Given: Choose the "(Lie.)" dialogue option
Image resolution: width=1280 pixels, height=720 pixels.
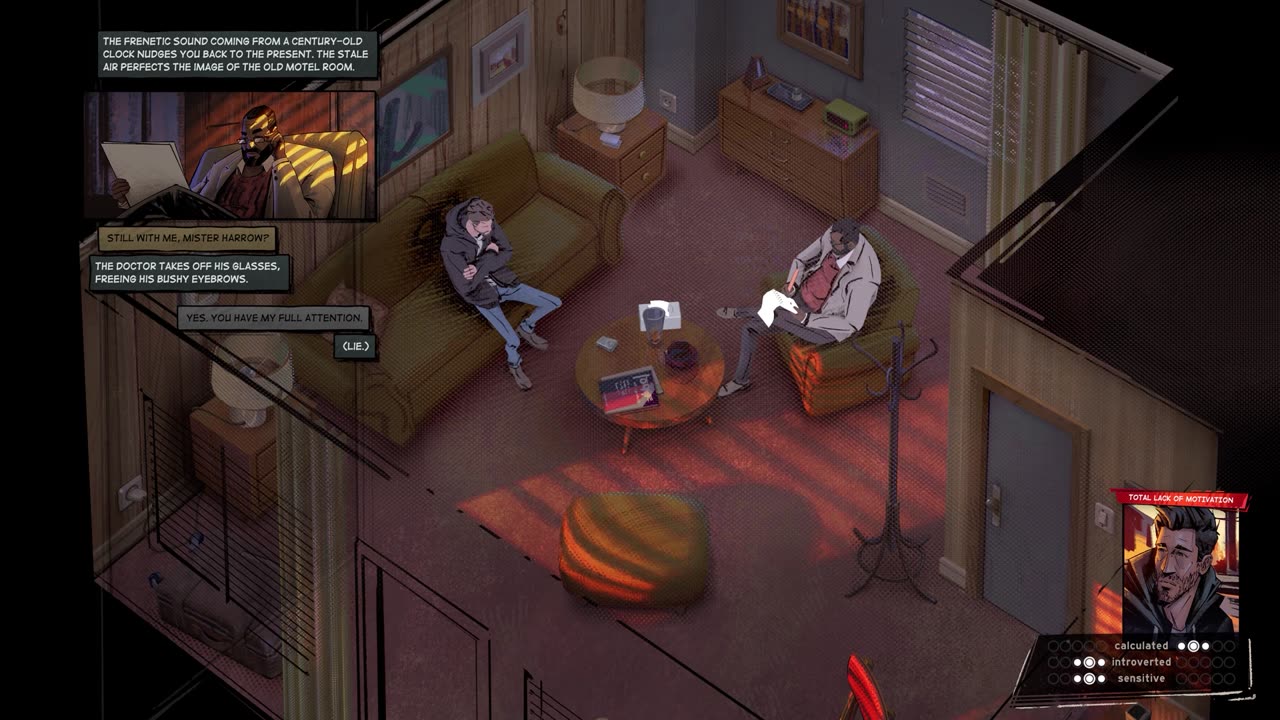Looking at the screenshot, I should [355, 346].
